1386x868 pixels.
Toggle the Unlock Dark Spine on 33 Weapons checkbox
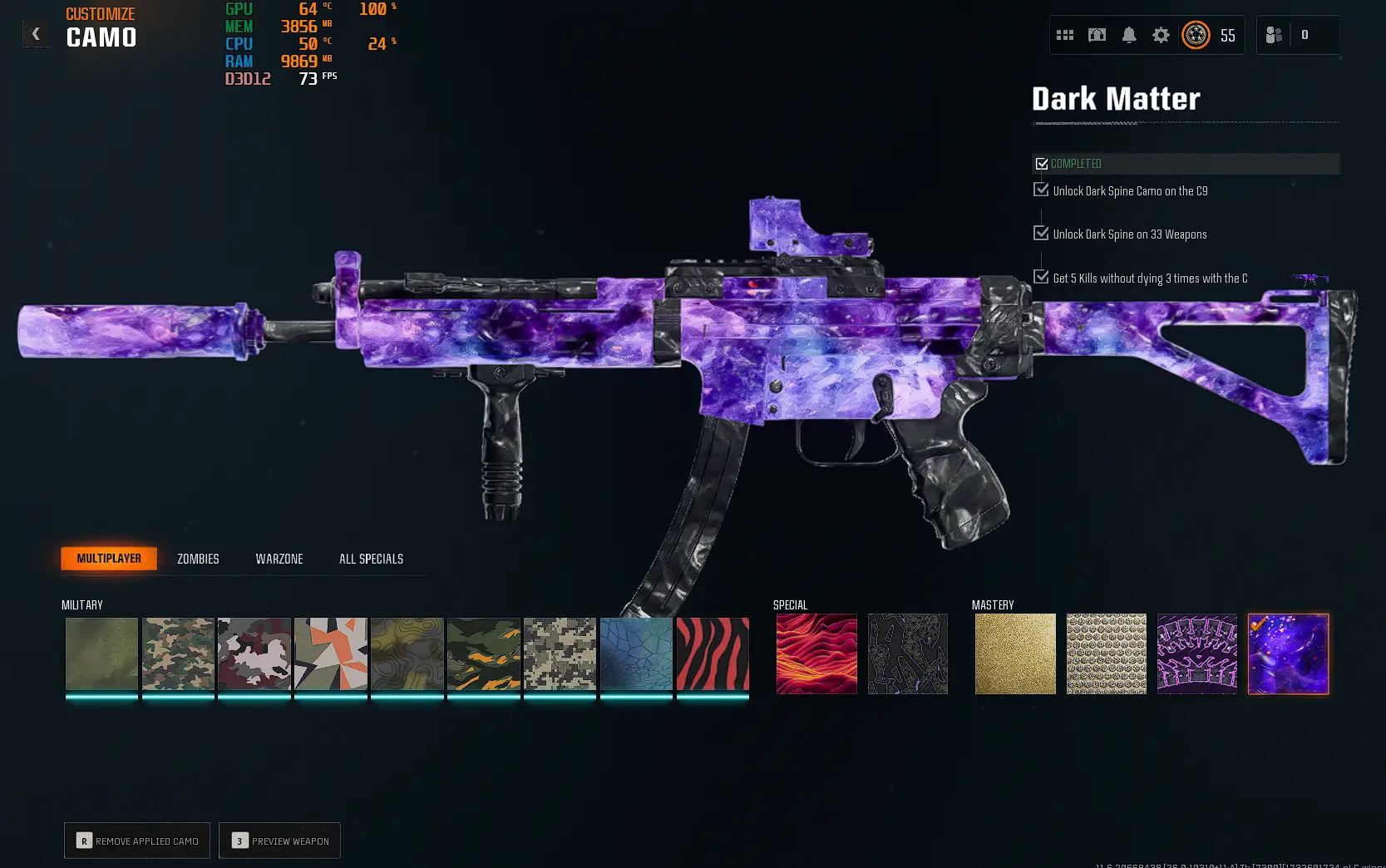pos(1042,232)
